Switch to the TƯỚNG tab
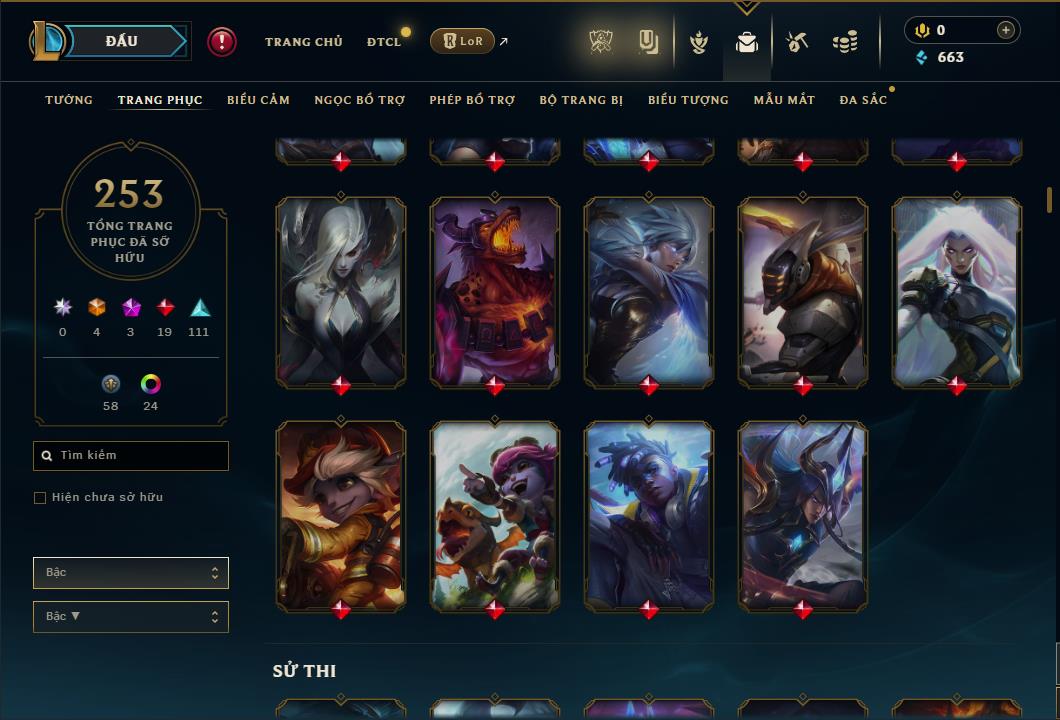 pos(69,100)
